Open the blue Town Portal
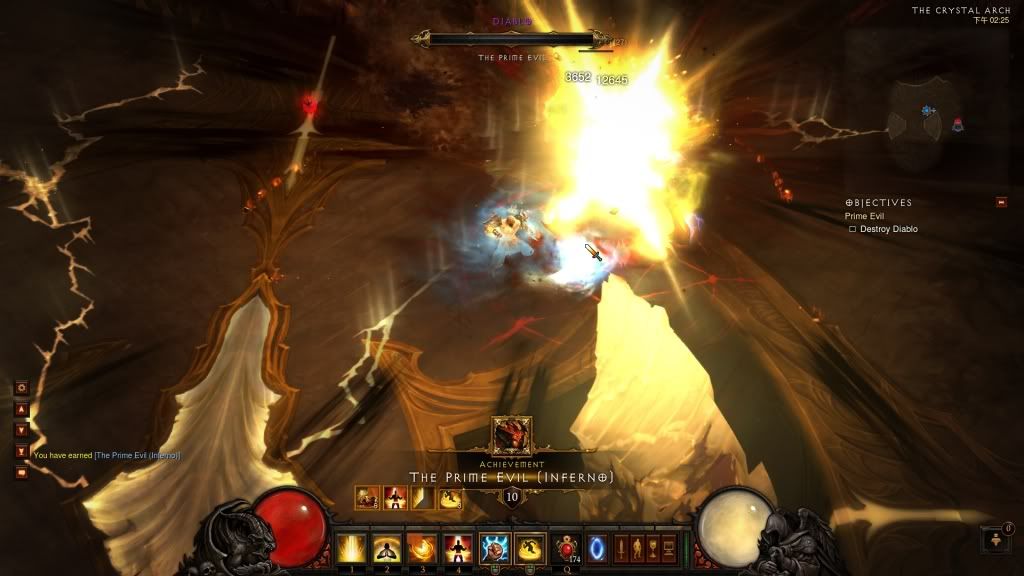 click(x=597, y=548)
